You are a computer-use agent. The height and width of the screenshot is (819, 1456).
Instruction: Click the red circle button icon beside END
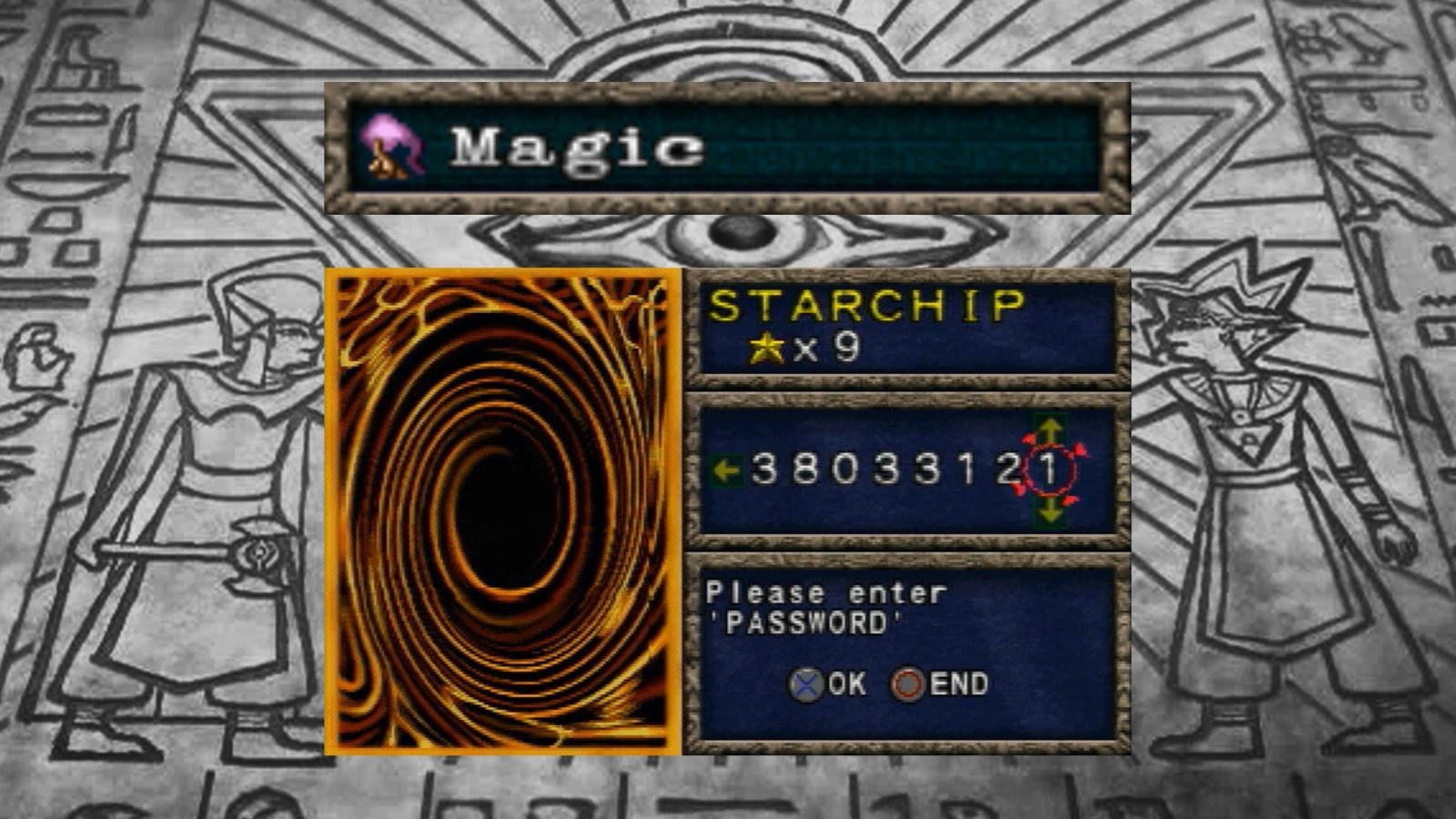(x=909, y=683)
